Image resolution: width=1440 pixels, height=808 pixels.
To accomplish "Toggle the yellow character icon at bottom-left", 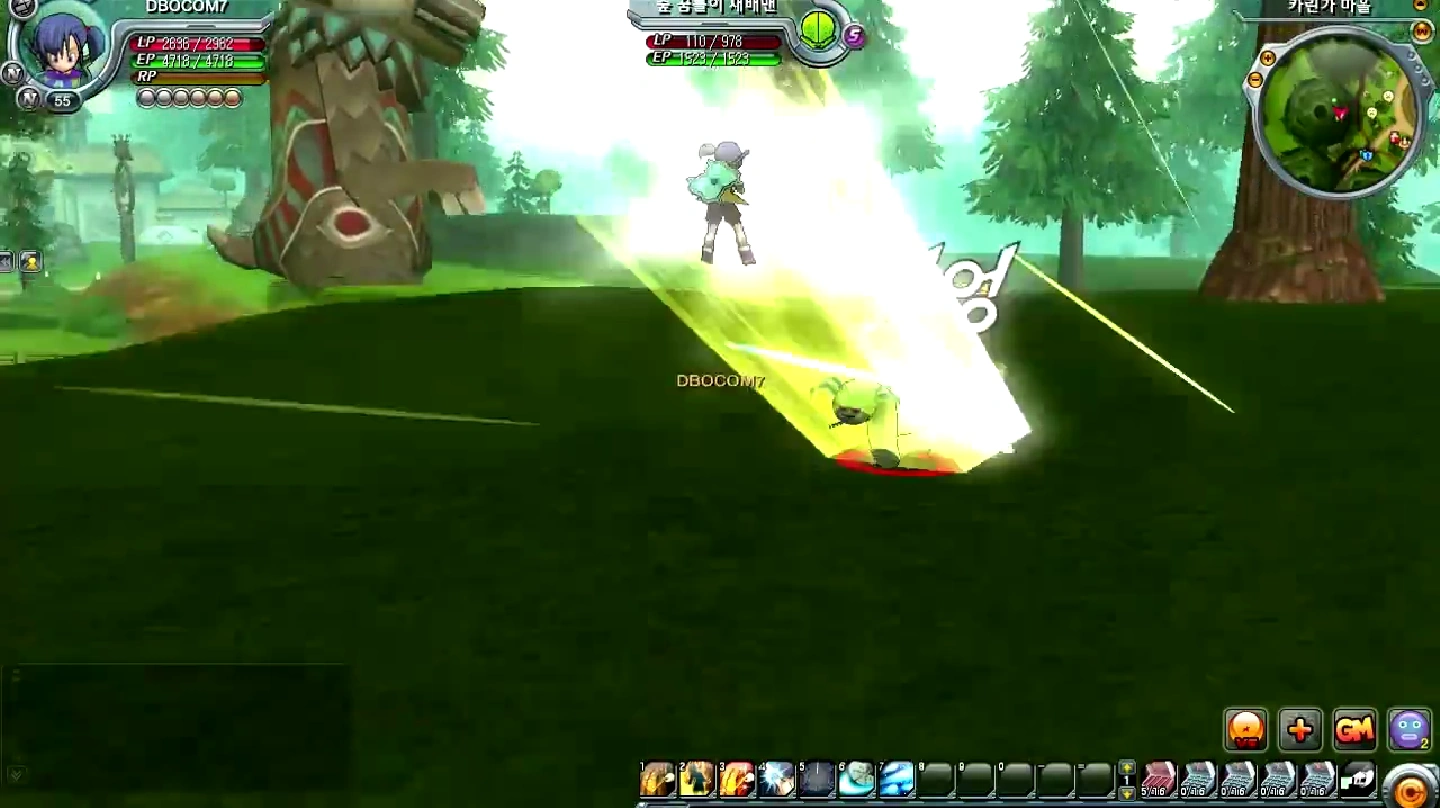I will (x=30, y=262).
